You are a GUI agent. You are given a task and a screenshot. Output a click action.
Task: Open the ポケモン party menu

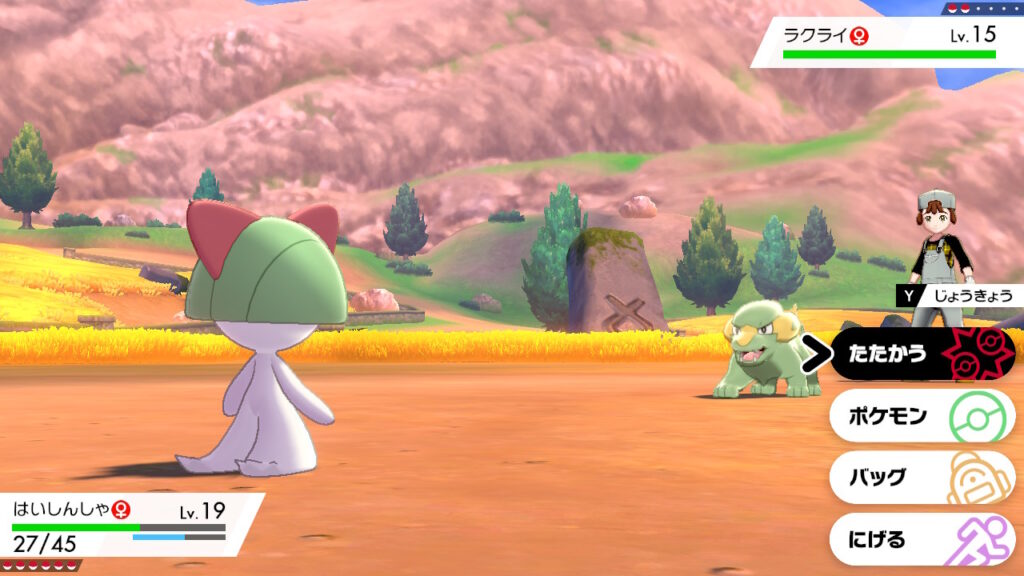coord(920,416)
